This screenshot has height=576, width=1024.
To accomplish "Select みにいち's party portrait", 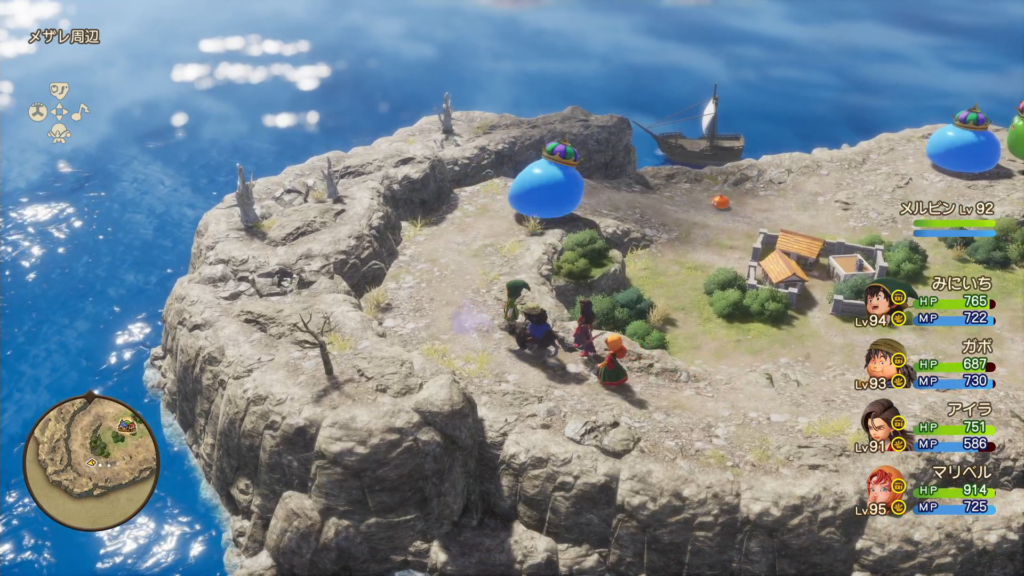I will 877,299.
